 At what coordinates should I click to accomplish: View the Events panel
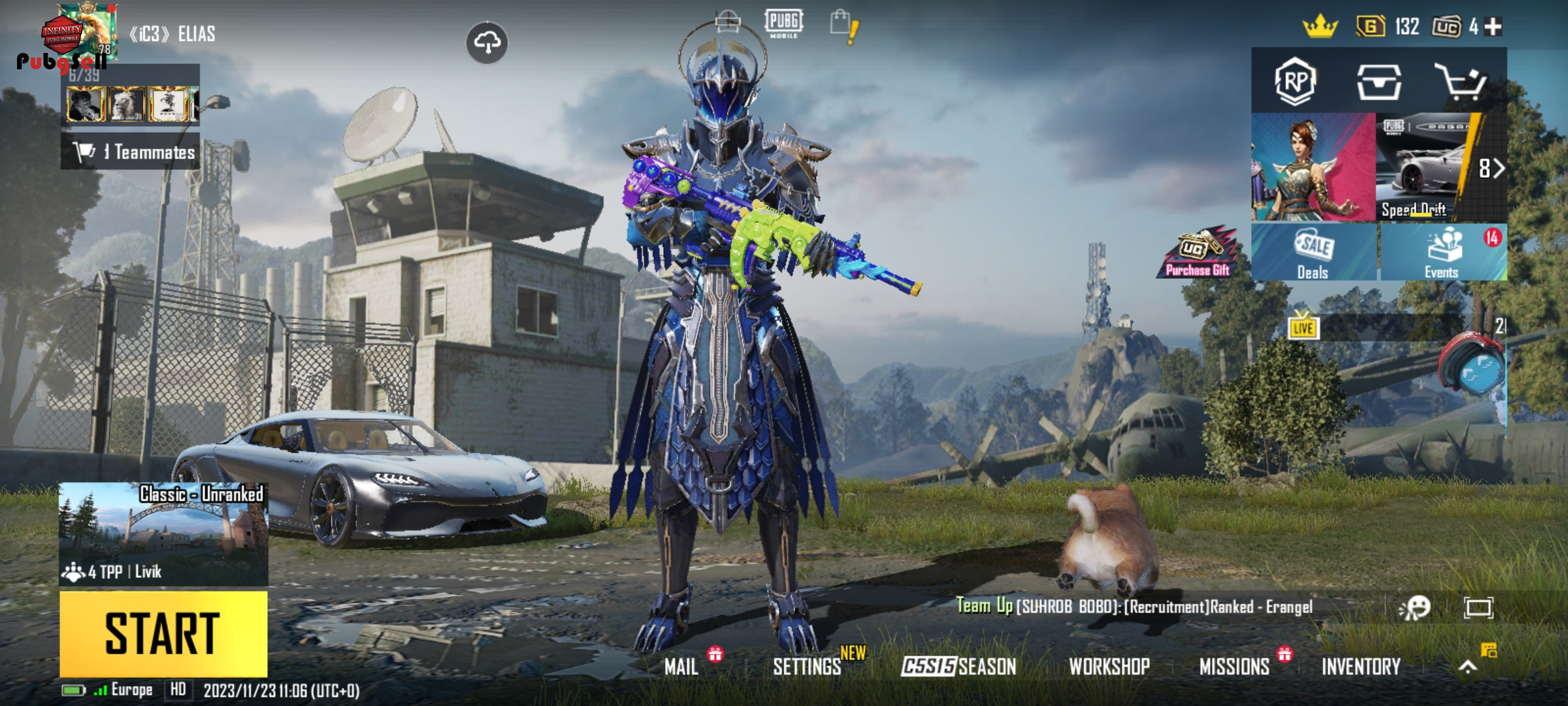click(x=1443, y=253)
